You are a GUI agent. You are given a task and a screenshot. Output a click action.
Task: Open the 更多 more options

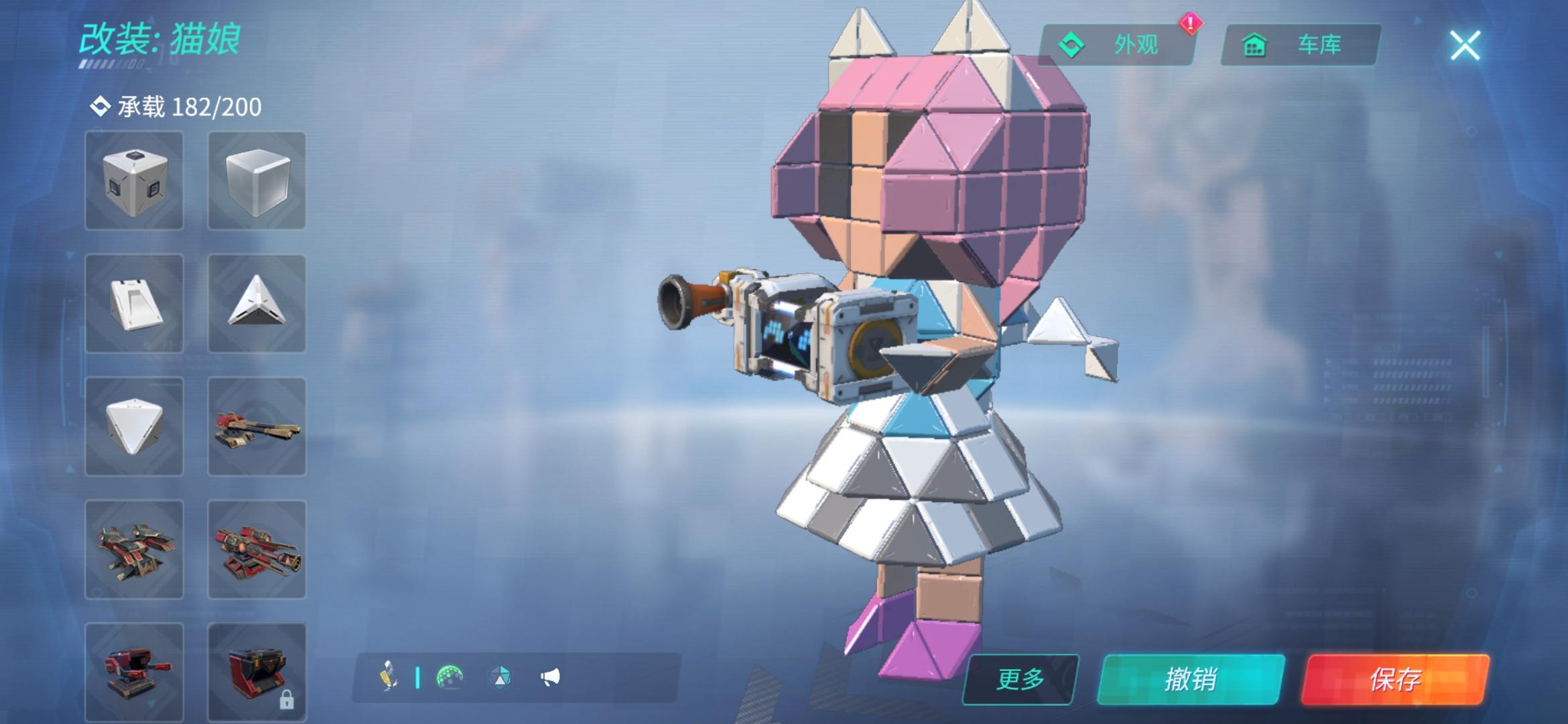[x=1020, y=679]
